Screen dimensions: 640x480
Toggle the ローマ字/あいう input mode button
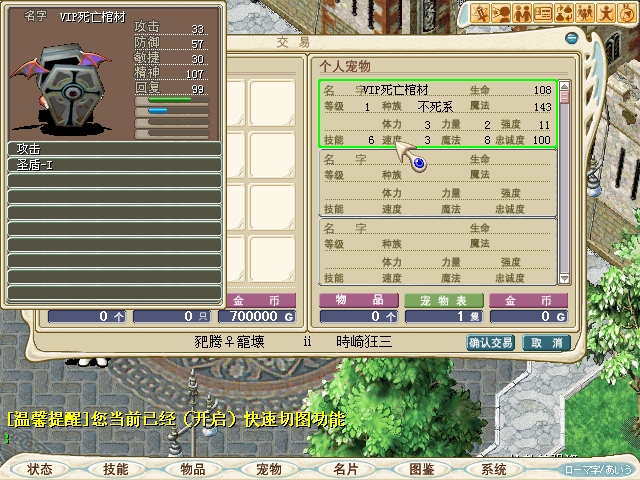600,468
